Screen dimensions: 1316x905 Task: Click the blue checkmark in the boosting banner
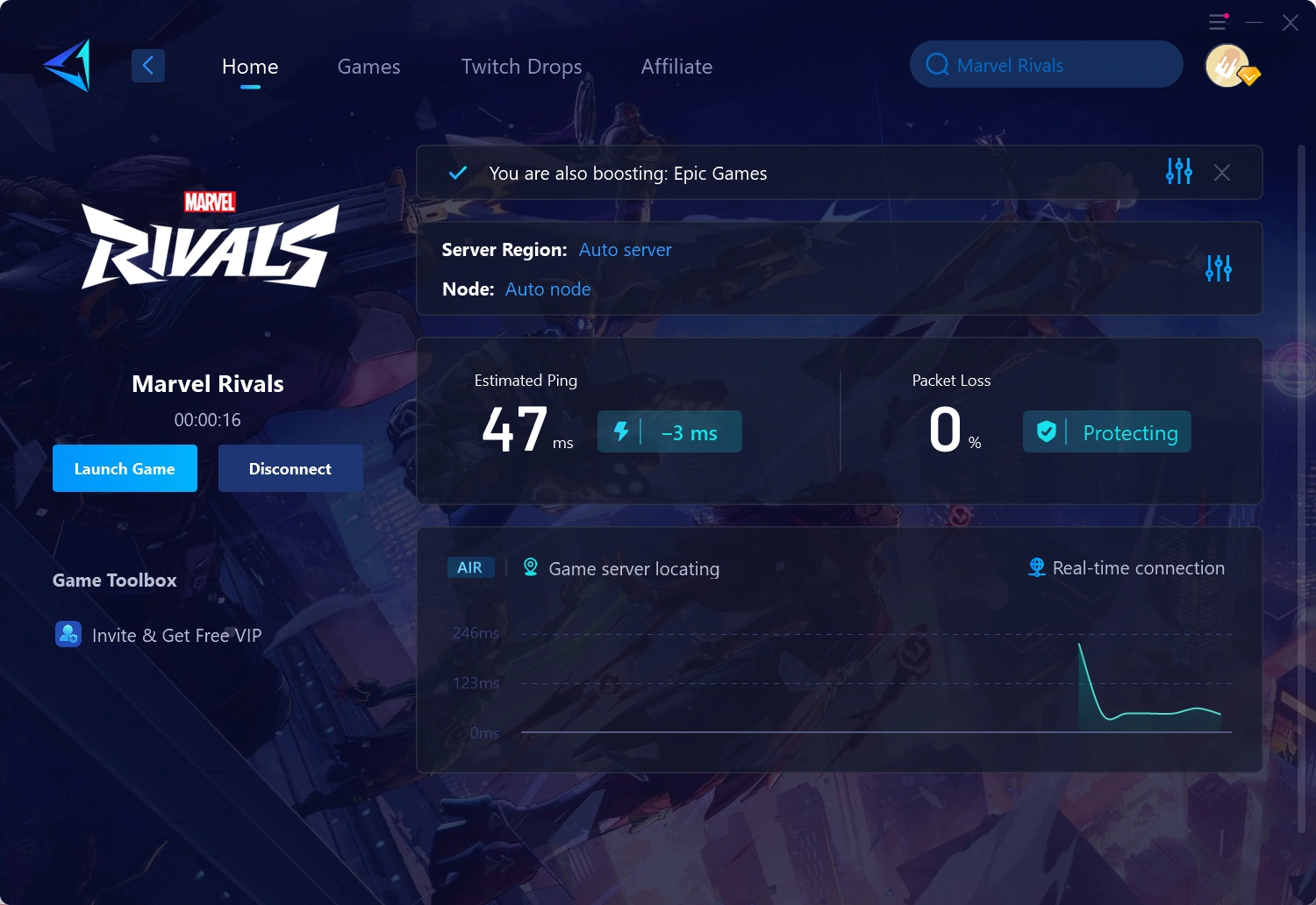pos(457,173)
